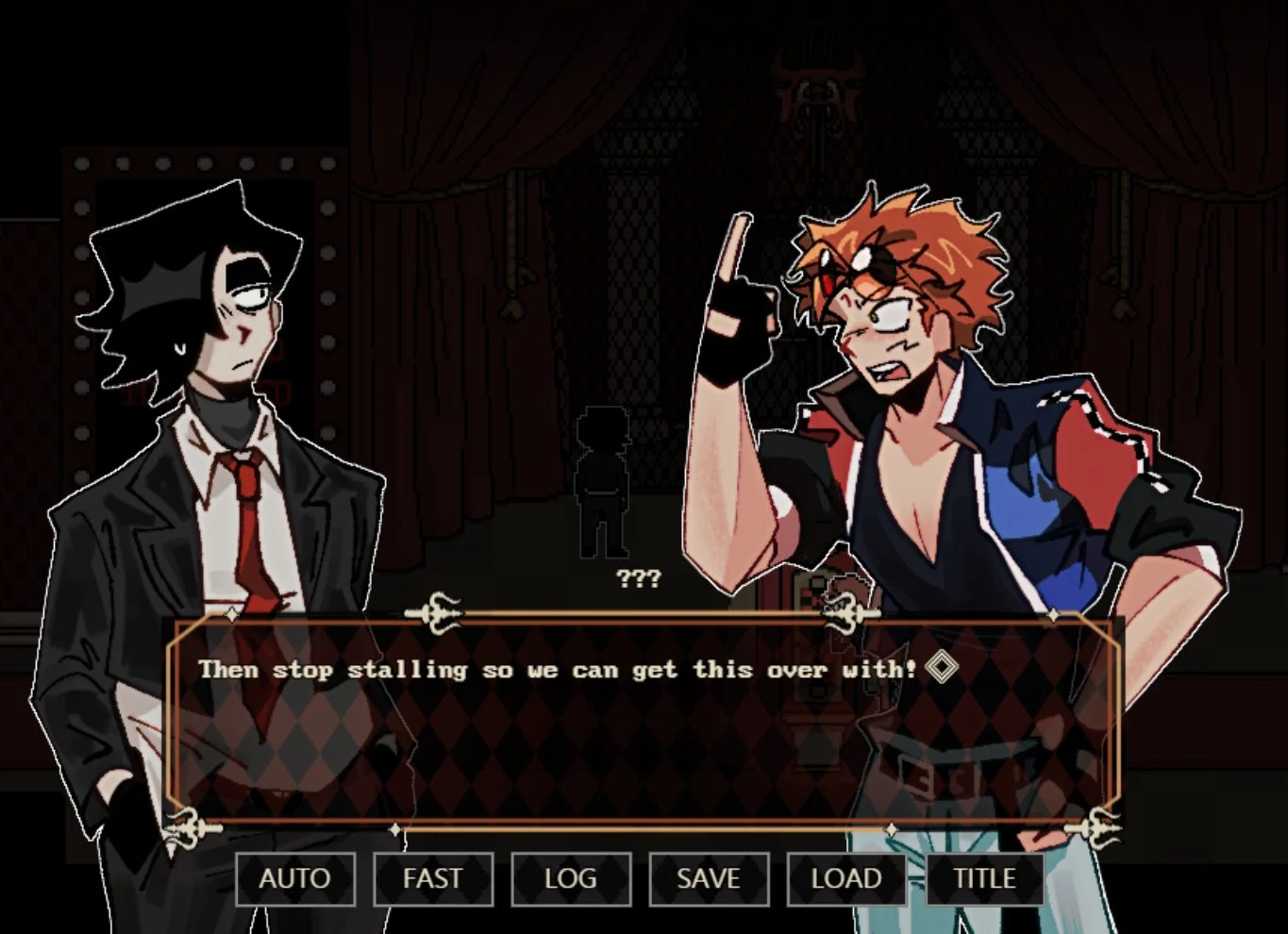
Task: Open the SAVE screen
Action: click(709, 878)
